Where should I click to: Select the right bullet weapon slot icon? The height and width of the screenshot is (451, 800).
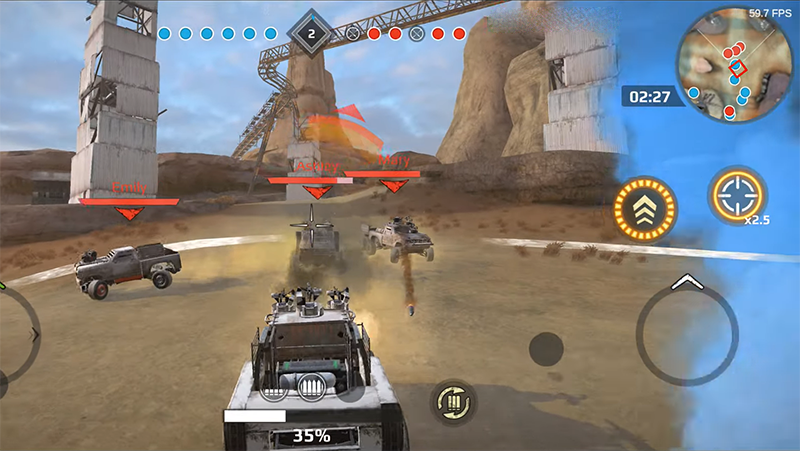311,385
